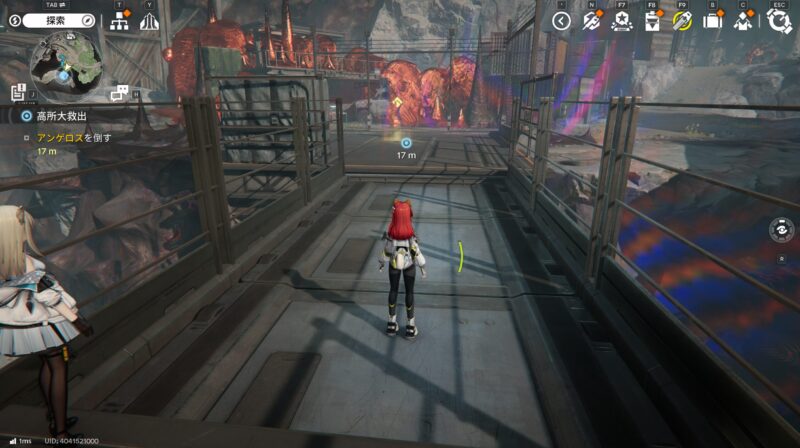The width and height of the screenshot is (800, 448).
Task: Open the character outfit icon menu
Action: pos(742,21)
